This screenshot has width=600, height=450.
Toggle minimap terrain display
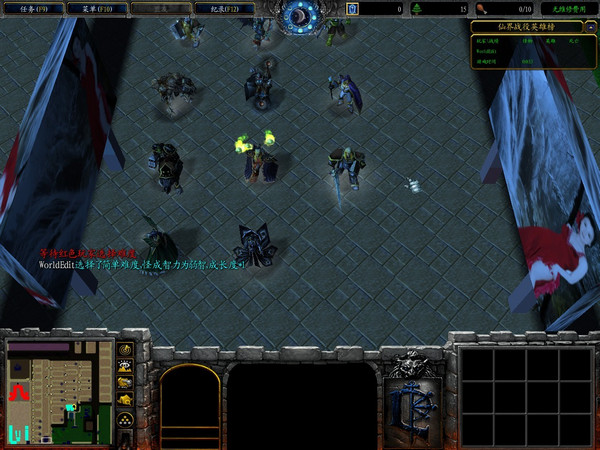127,367
